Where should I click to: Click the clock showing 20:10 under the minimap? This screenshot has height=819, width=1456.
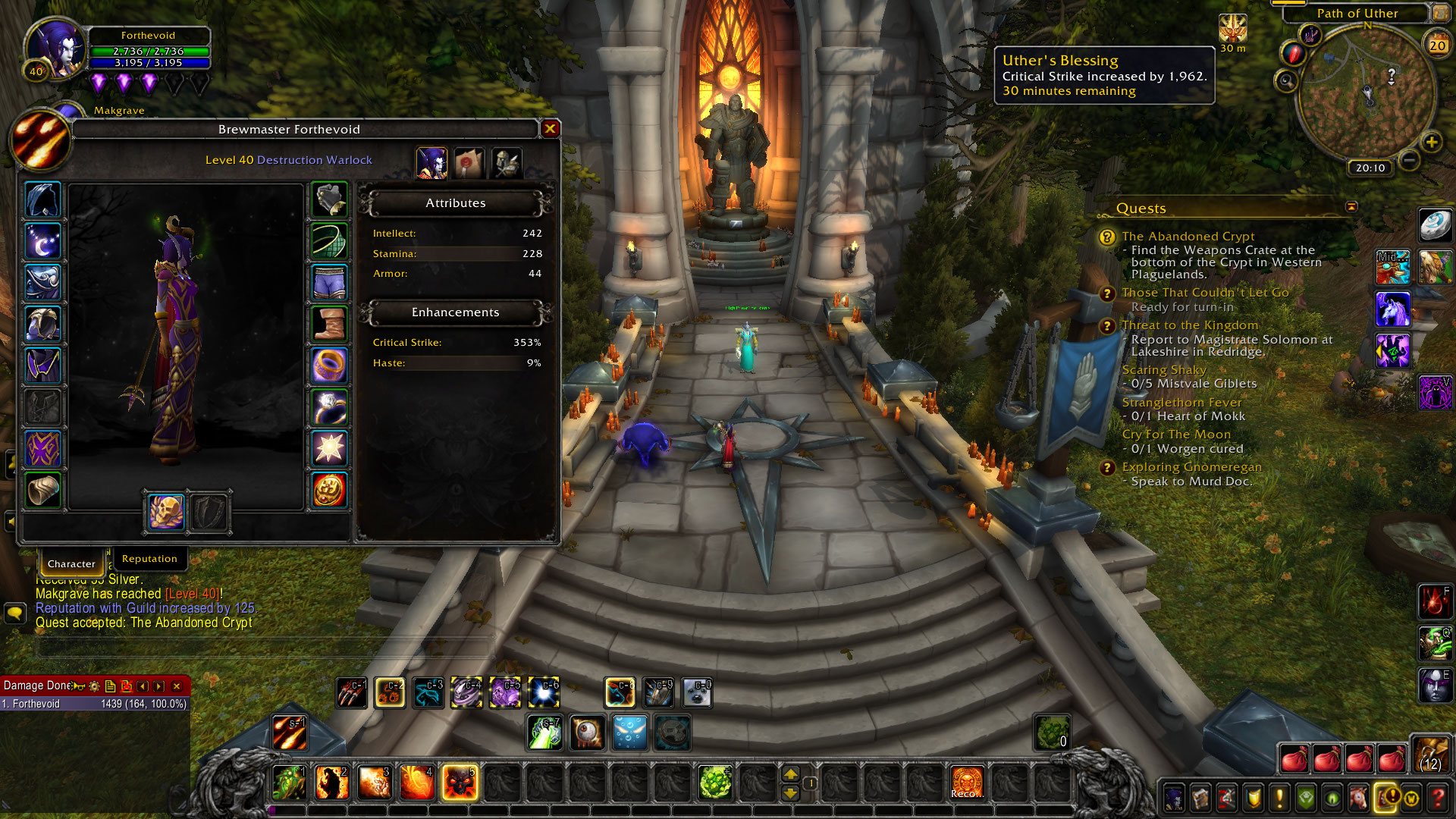[x=1370, y=168]
